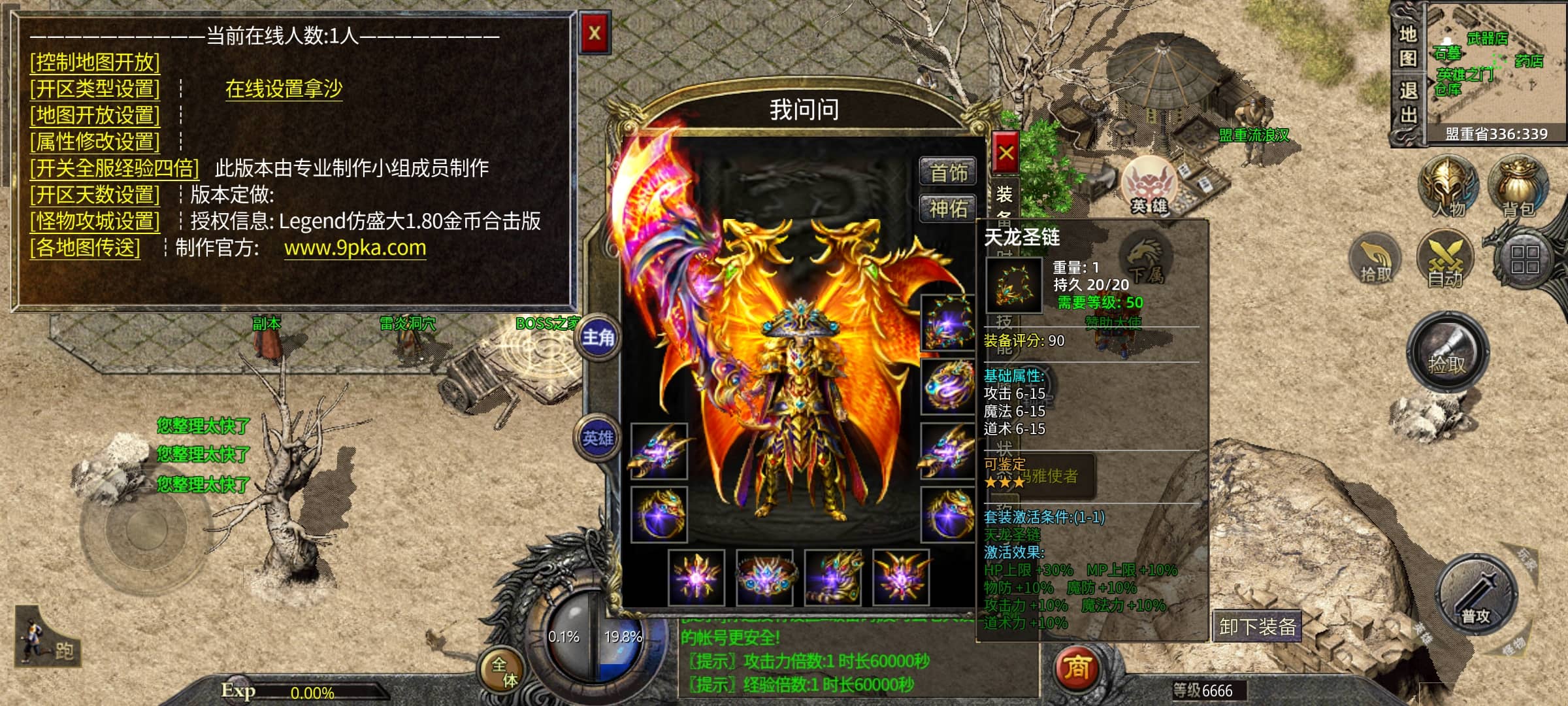Switch to the 神佑 tab

point(948,209)
